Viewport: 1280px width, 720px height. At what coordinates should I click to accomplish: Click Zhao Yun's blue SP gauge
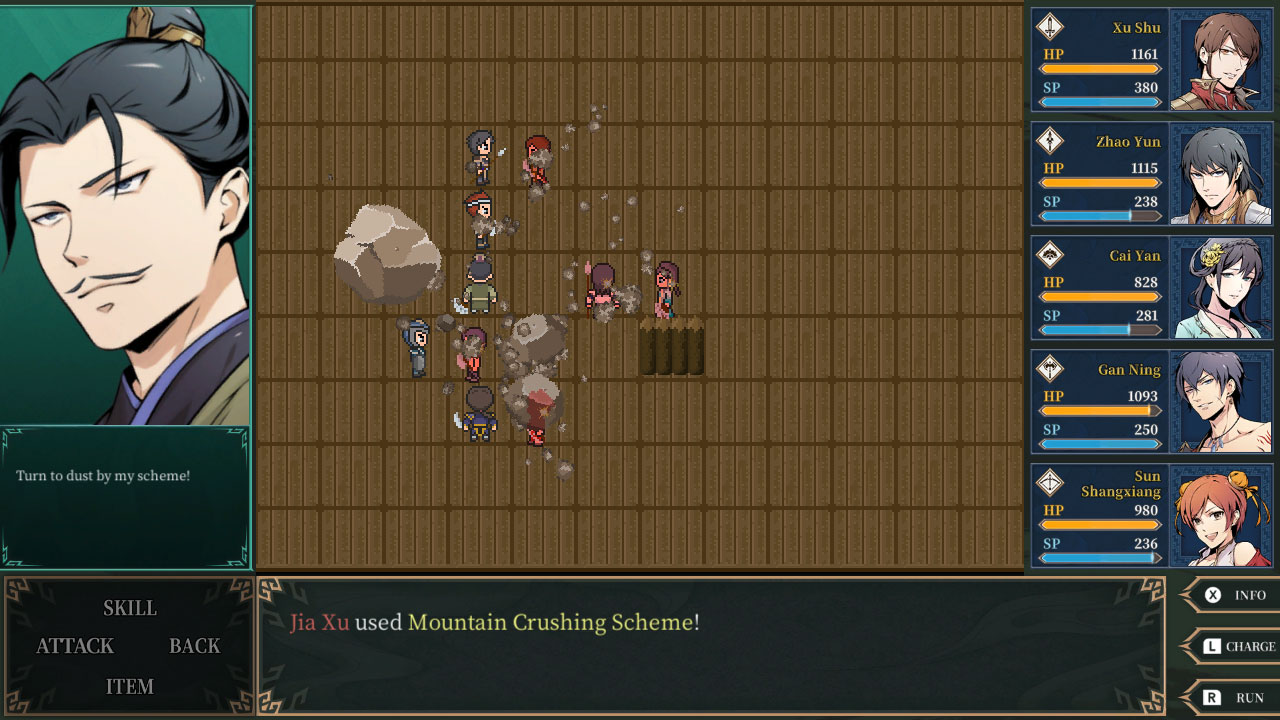tap(1100, 215)
